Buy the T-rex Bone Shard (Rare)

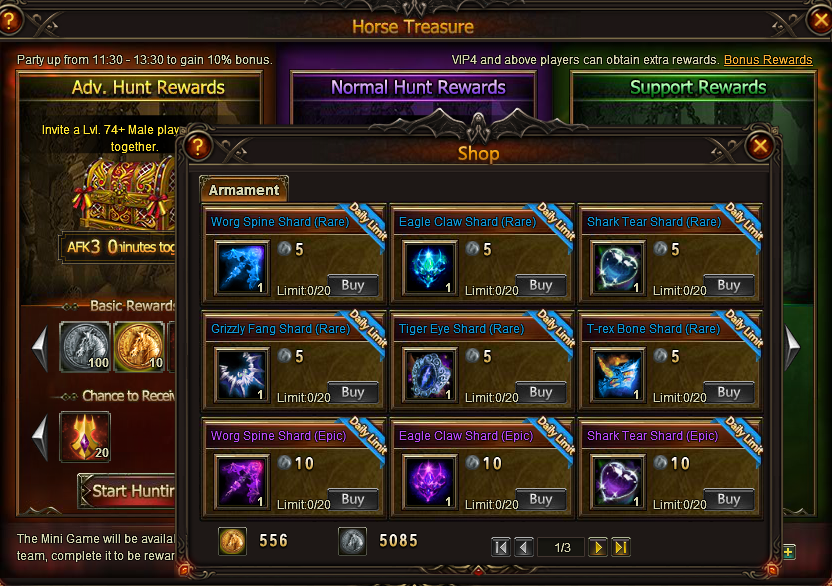[729, 392]
